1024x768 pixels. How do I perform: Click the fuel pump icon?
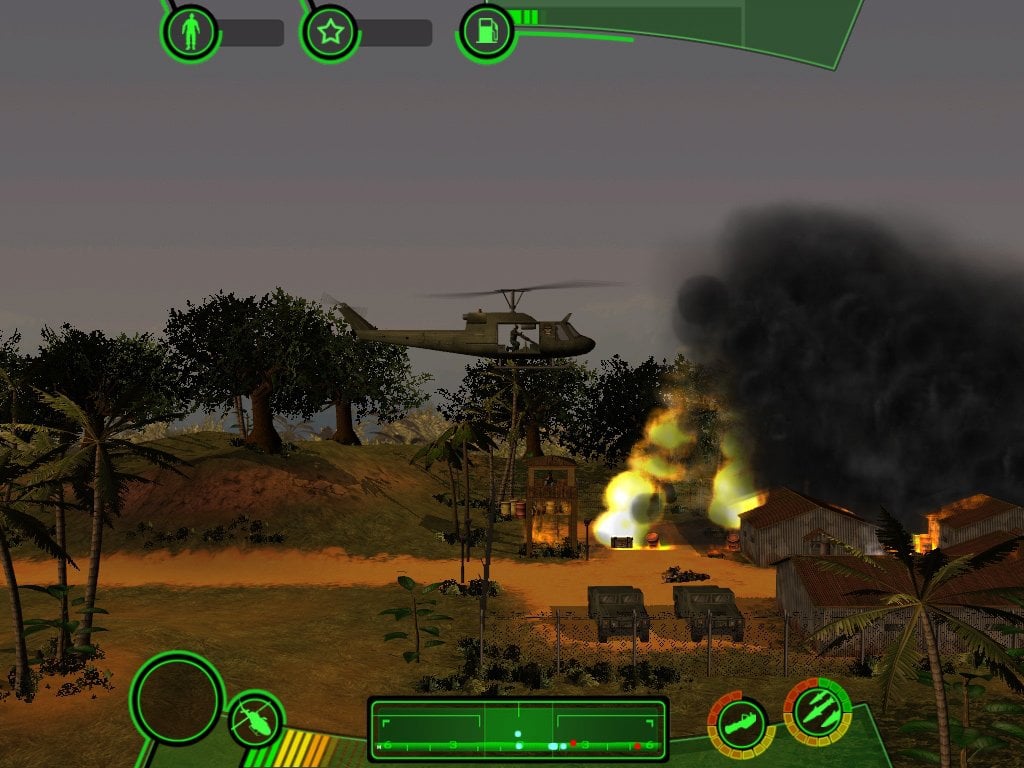pyautogui.click(x=487, y=32)
